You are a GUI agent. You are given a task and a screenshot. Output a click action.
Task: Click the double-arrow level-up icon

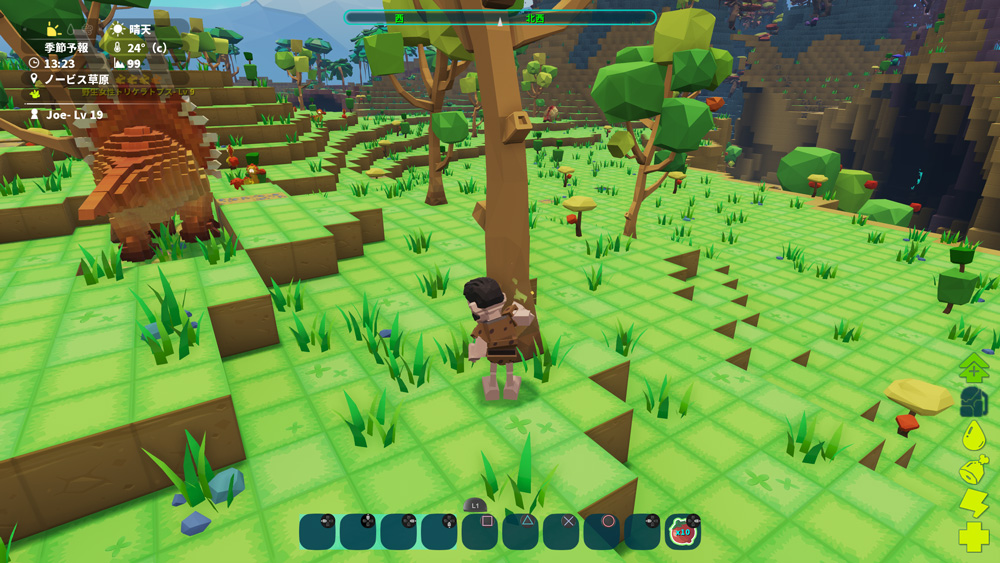[974, 368]
